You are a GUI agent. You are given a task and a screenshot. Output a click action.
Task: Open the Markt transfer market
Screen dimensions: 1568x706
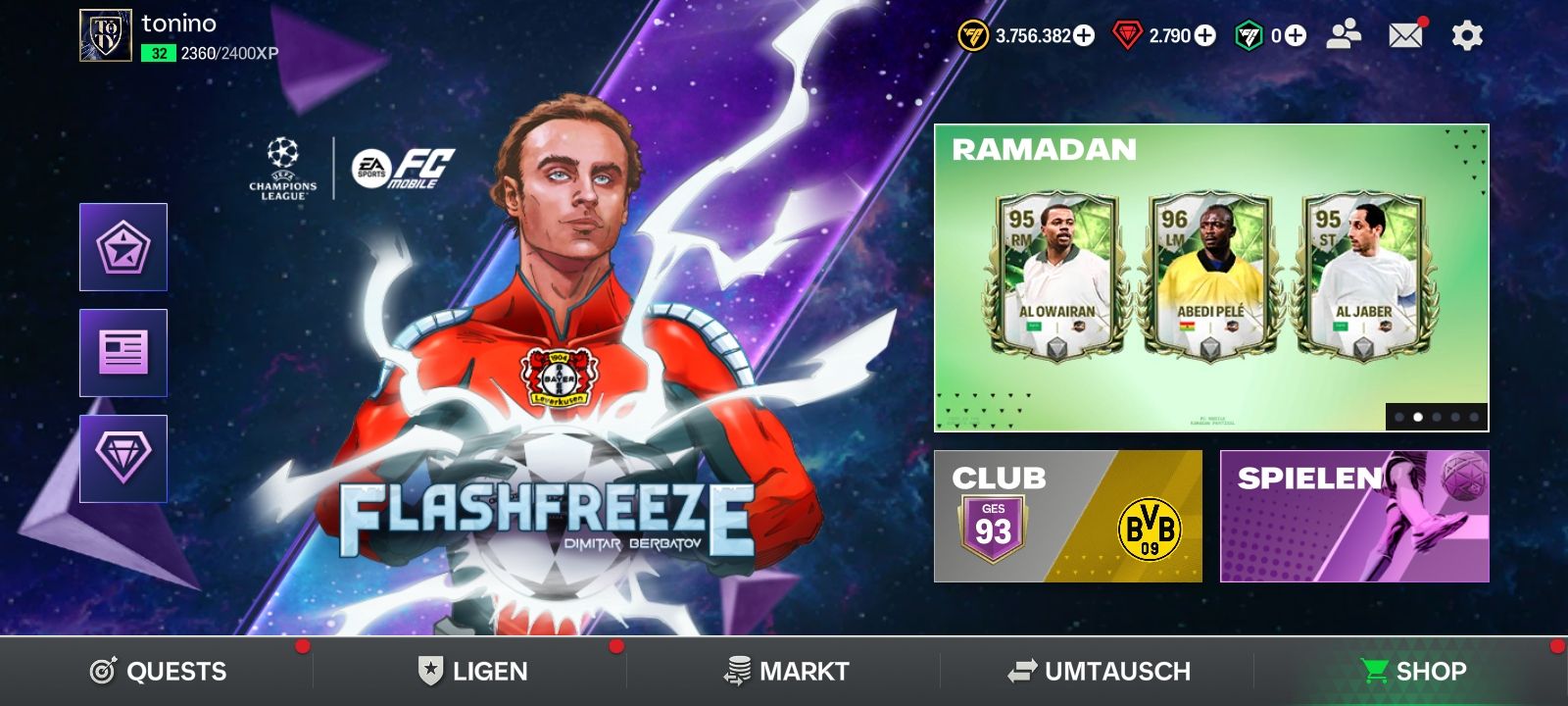(786, 672)
